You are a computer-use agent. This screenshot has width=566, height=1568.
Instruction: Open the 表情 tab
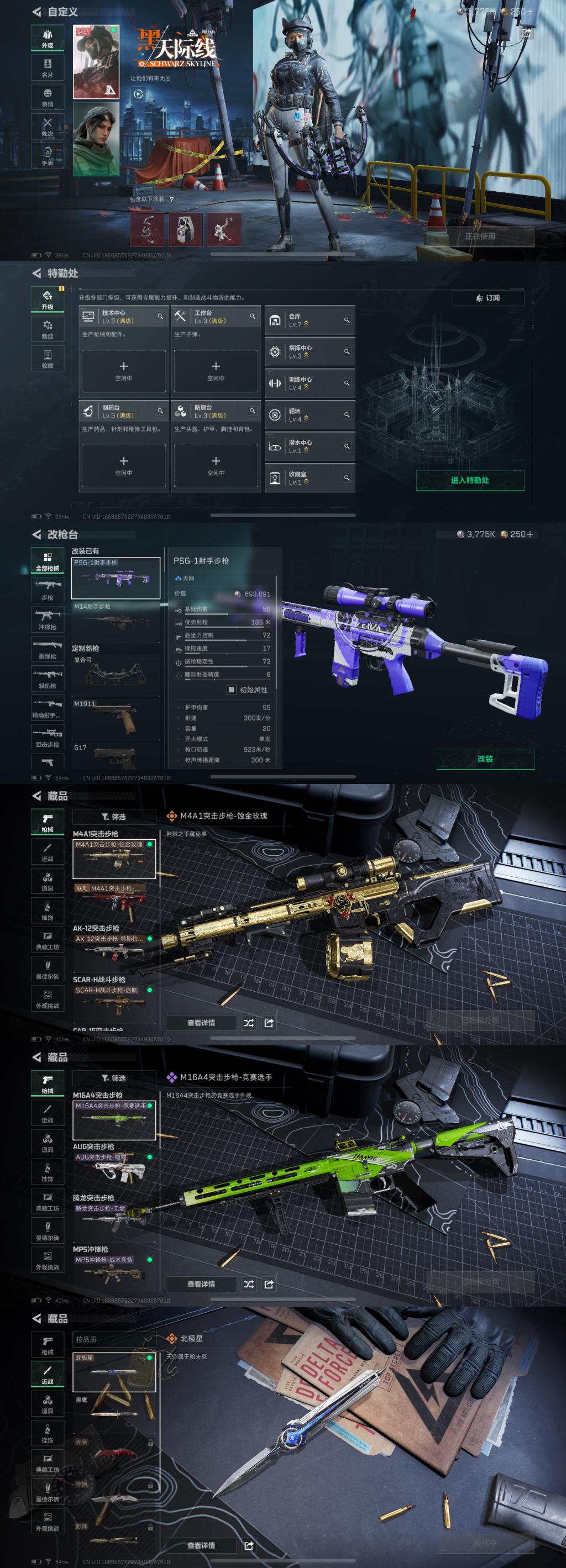coord(48,97)
